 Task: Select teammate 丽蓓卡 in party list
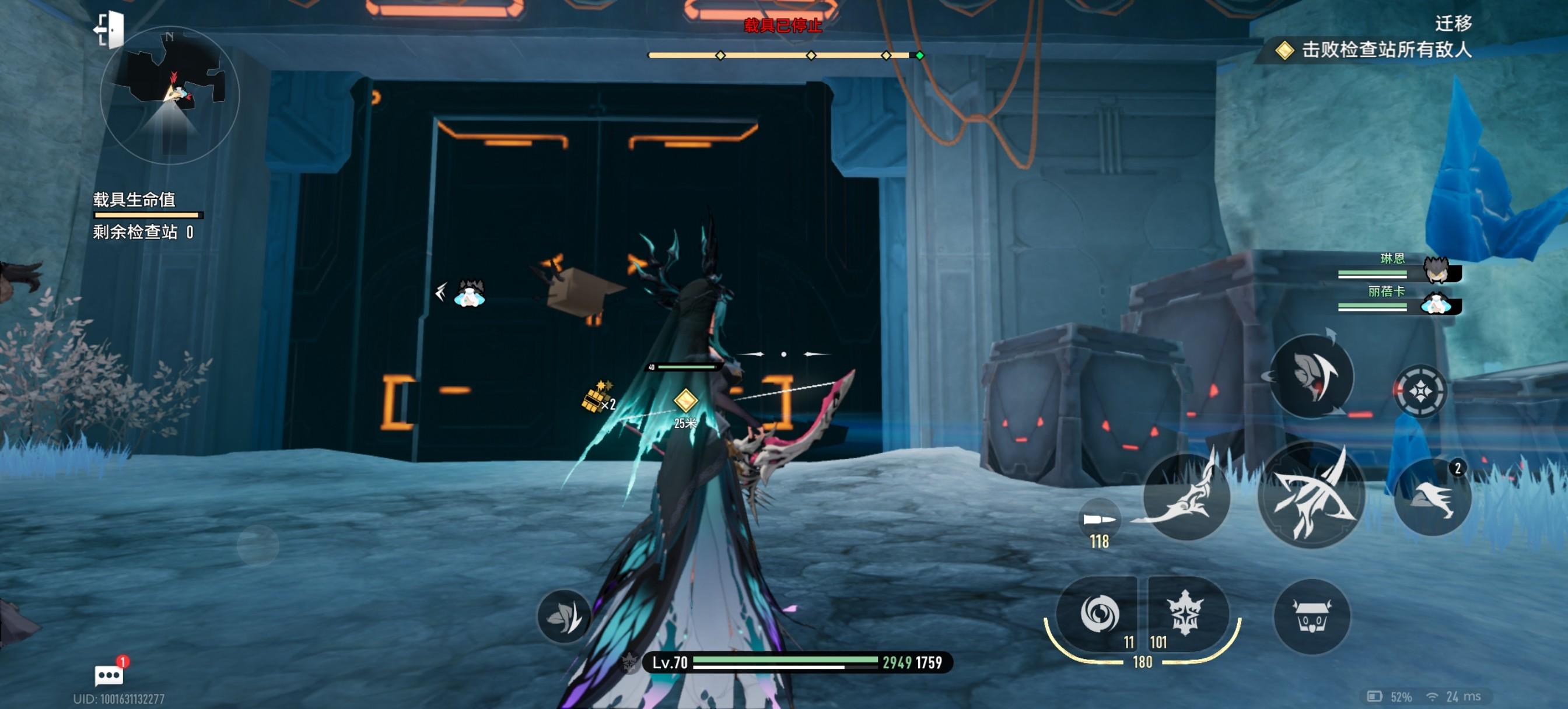coord(1399,301)
